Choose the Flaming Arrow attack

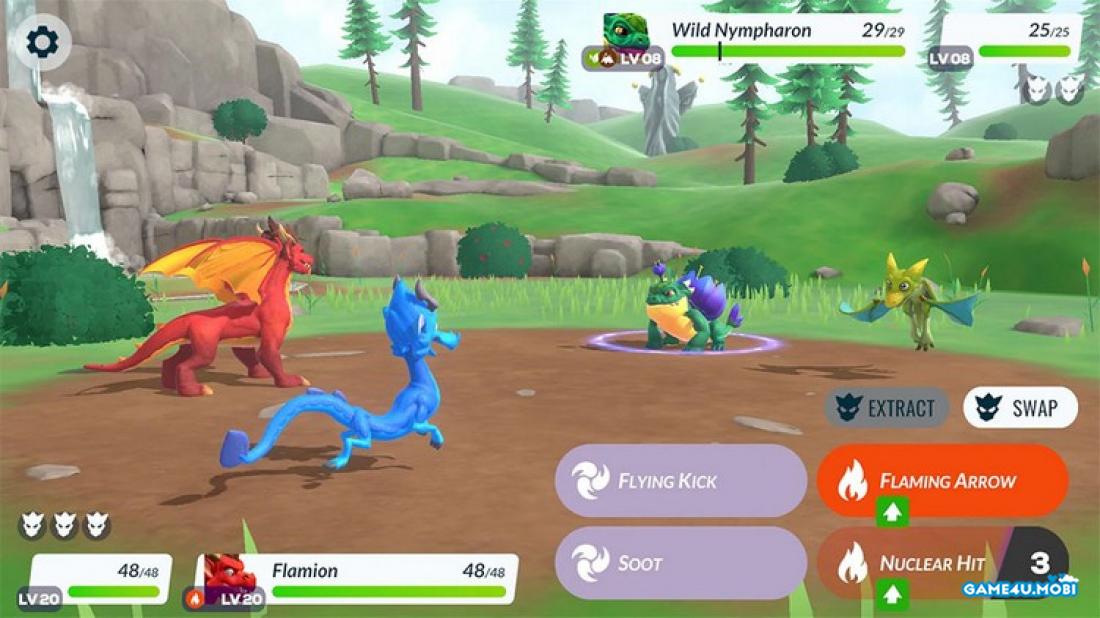coord(942,481)
